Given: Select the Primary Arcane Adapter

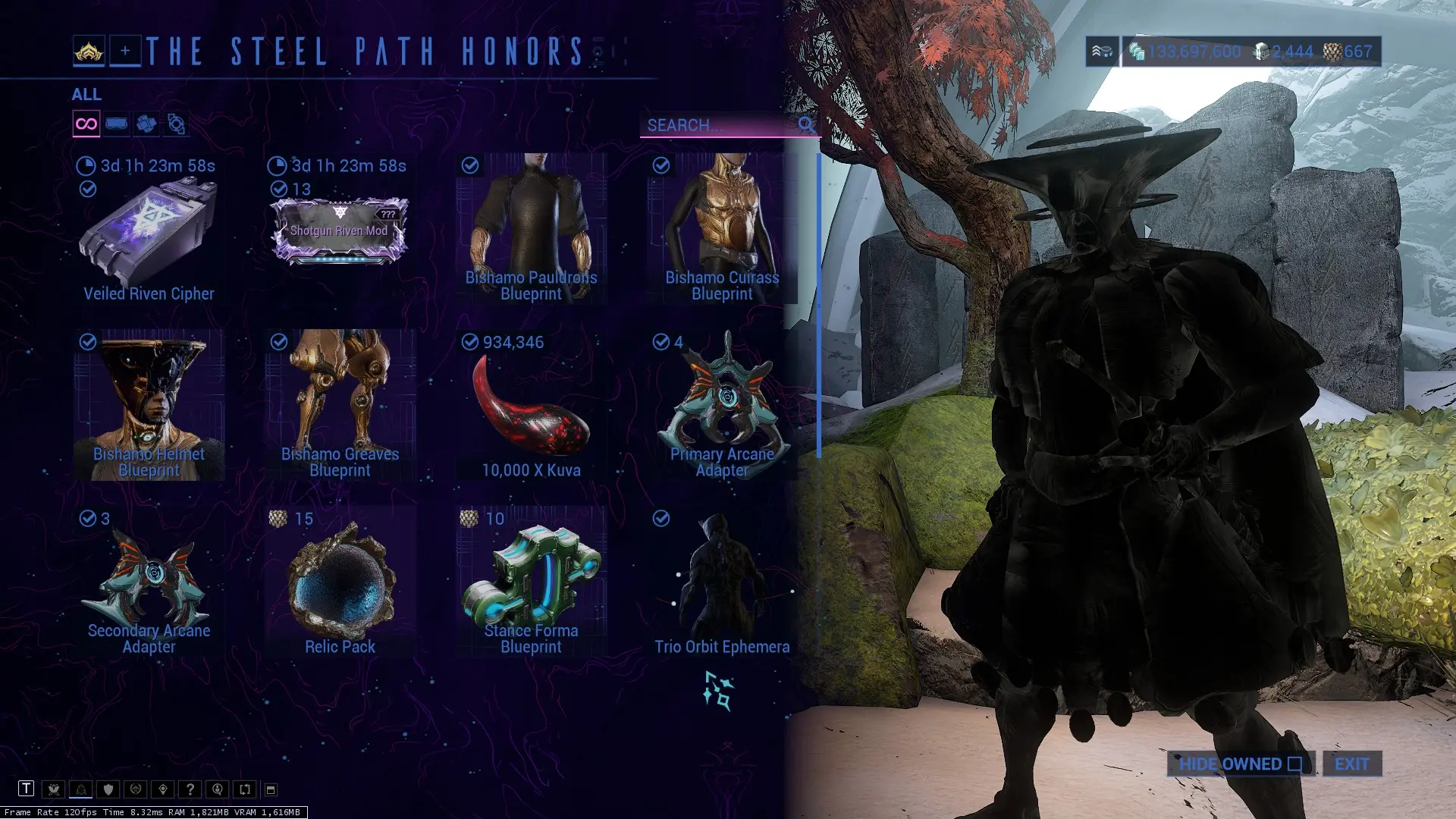Looking at the screenshot, I should 722,405.
